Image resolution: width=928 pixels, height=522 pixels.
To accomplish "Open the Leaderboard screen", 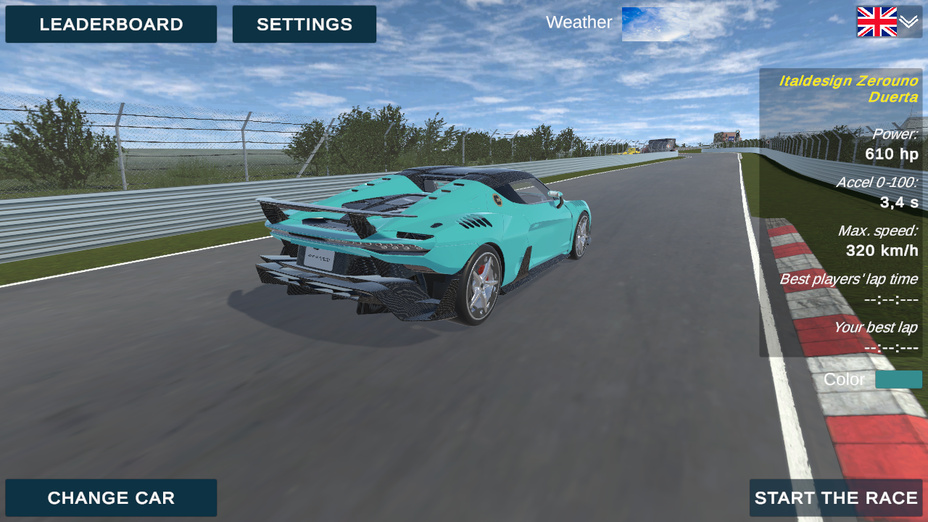I will click(x=111, y=24).
